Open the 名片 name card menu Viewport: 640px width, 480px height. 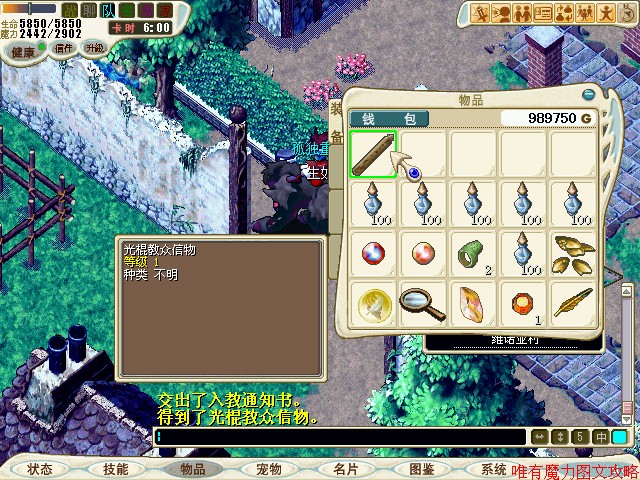click(x=345, y=468)
